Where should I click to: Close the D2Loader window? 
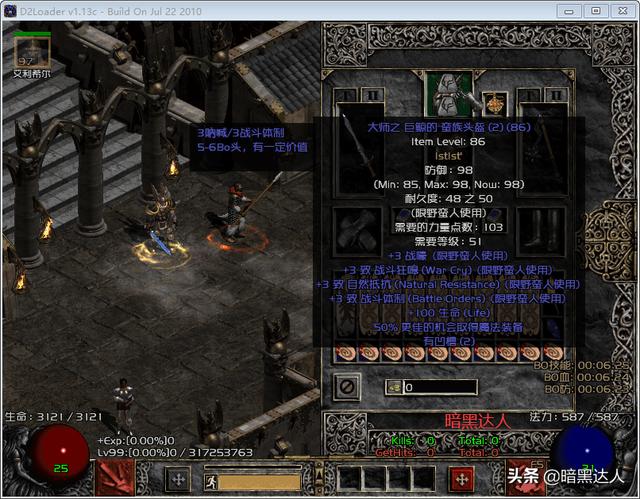pyautogui.click(x=621, y=10)
